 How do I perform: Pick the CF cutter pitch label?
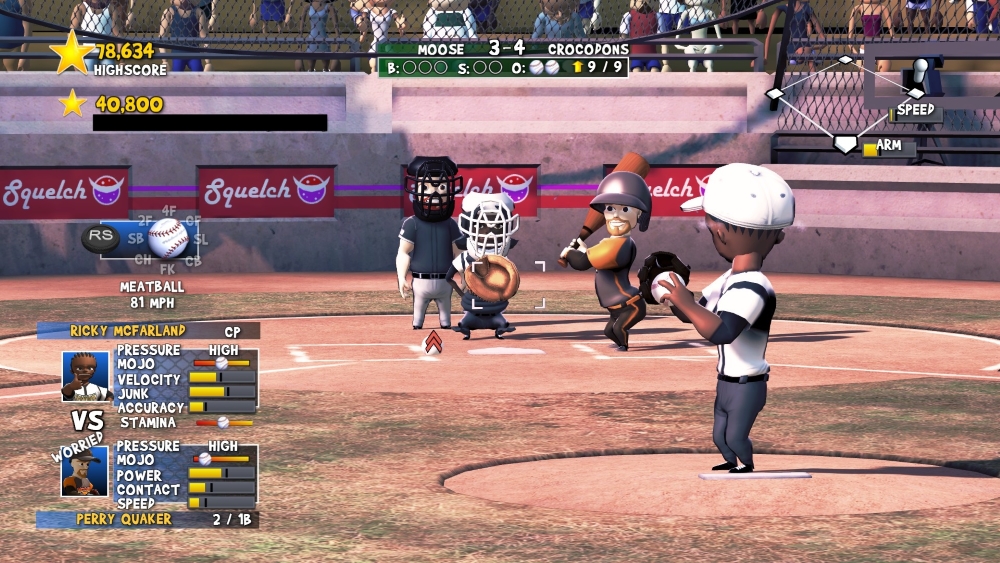193,220
